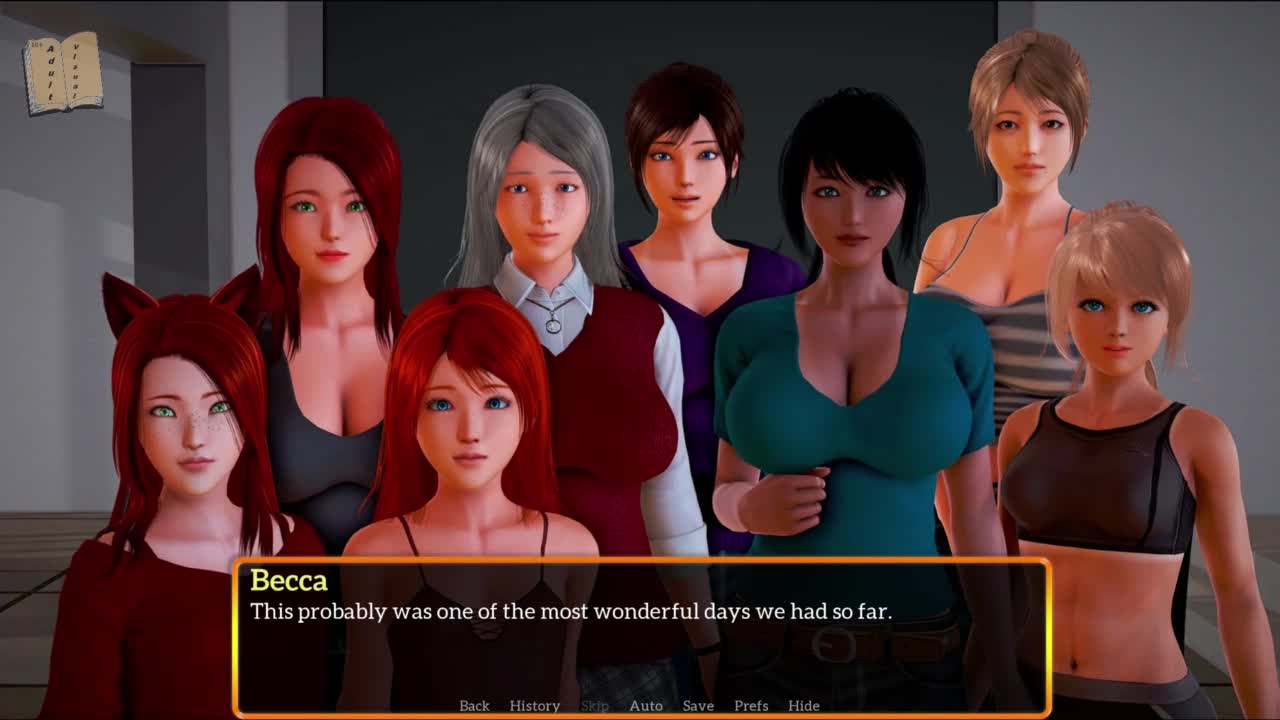Open the Save game screen
Image resolution: width=1280 pixels, height=720 pixels.
point(698,706)
